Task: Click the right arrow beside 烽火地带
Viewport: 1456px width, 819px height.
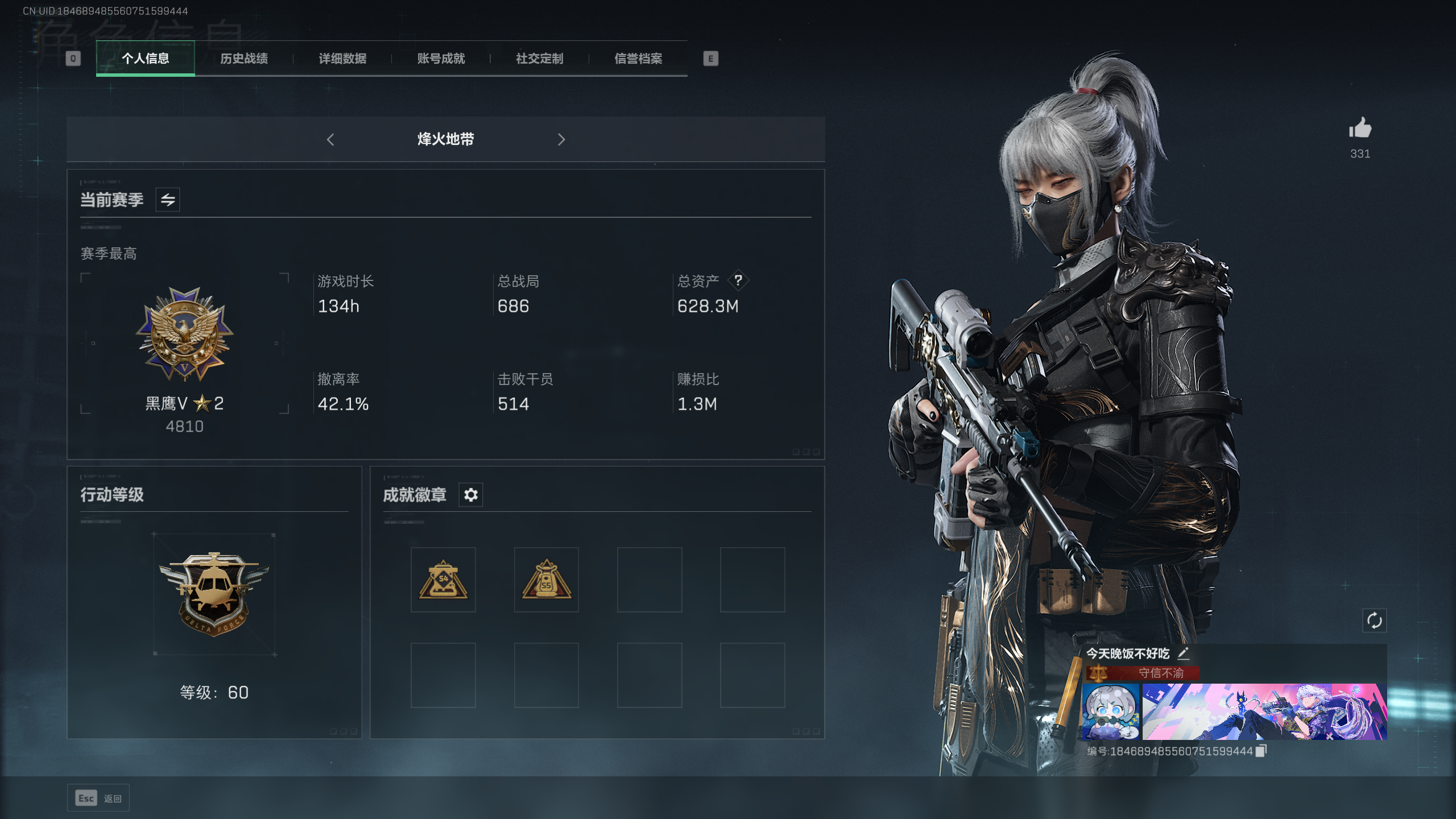Action: [561, 139]
